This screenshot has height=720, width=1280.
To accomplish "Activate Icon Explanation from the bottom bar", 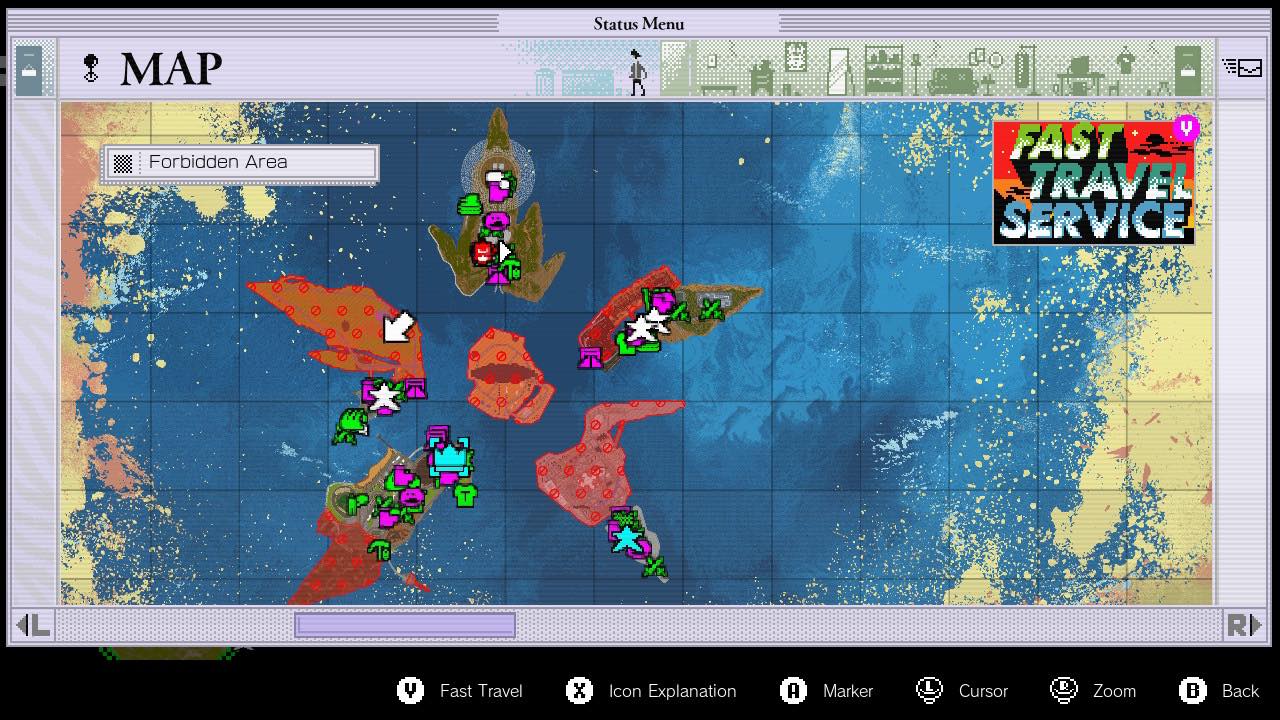I will tap(650, 691).
